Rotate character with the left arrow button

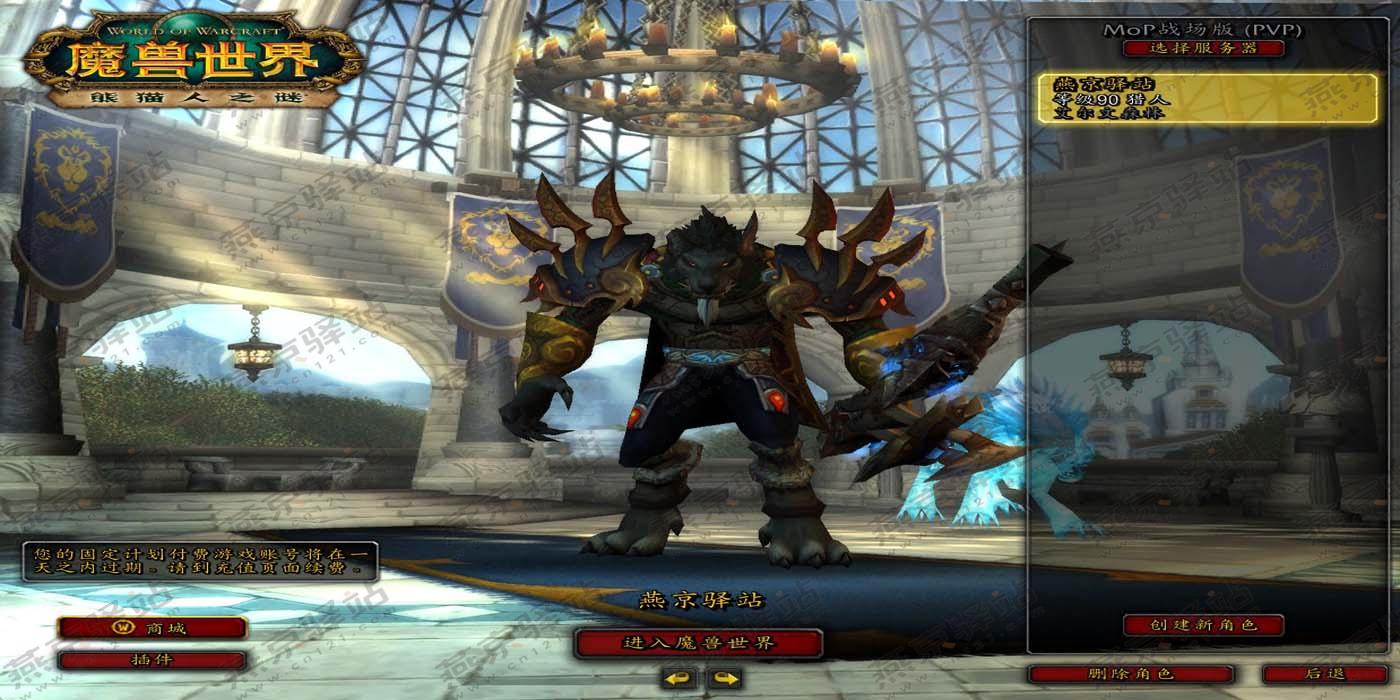[680, 680]
